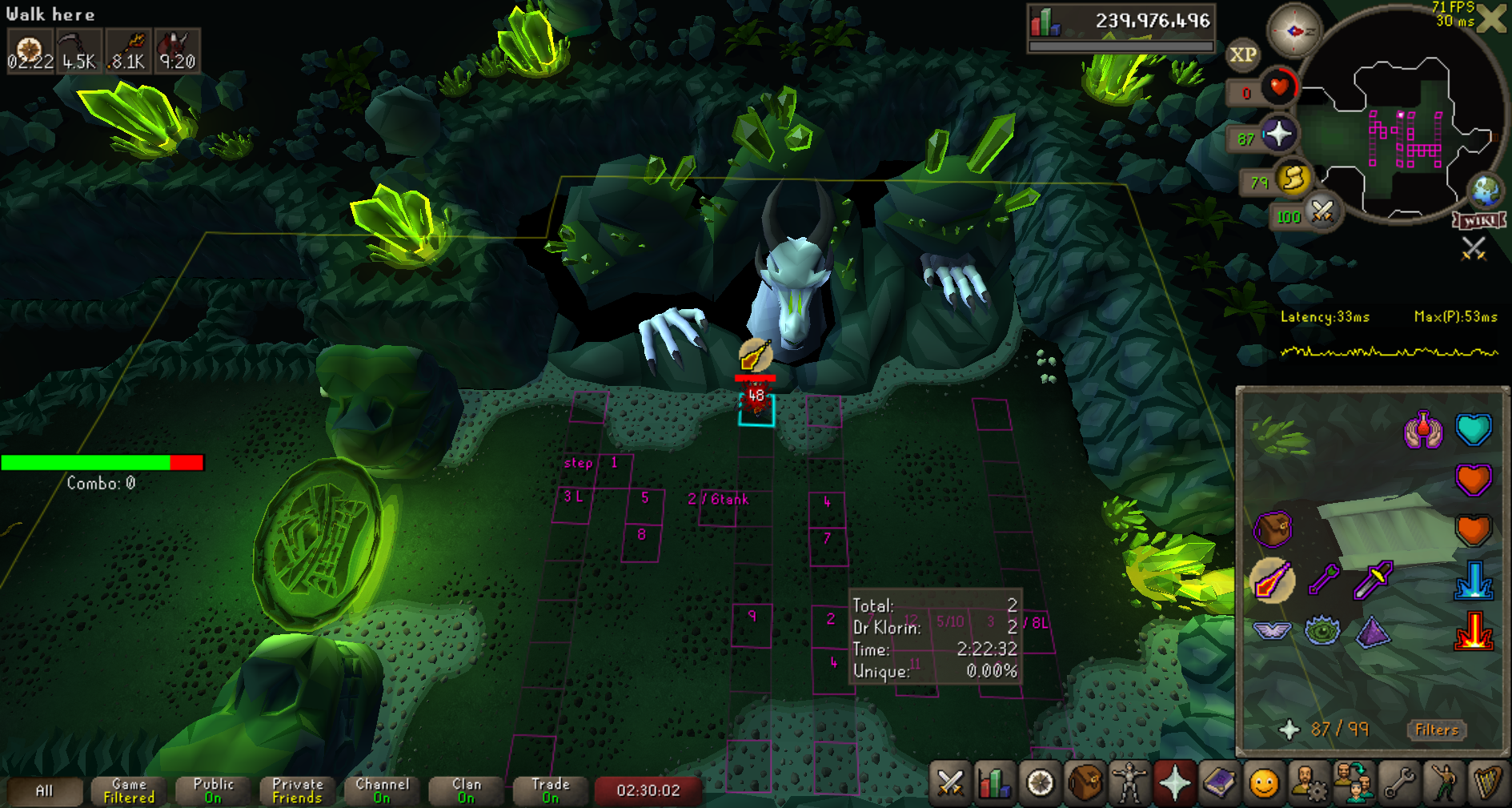This screenshot has width=1512, height=808.
Task: Toggle the active magic wand prayer
Action: (1273, 580)
